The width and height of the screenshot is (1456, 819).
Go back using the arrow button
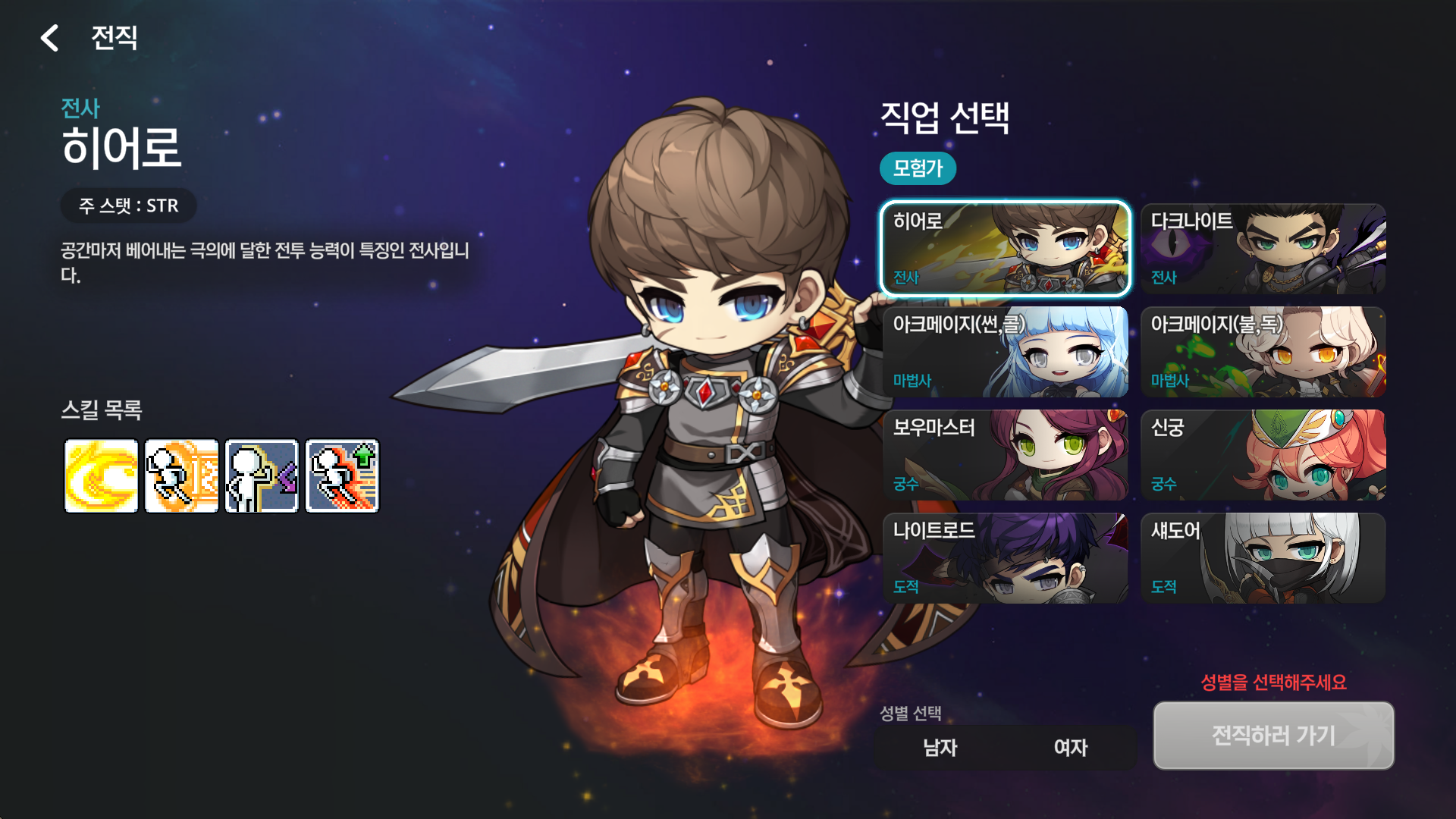[x=50, y=38]
